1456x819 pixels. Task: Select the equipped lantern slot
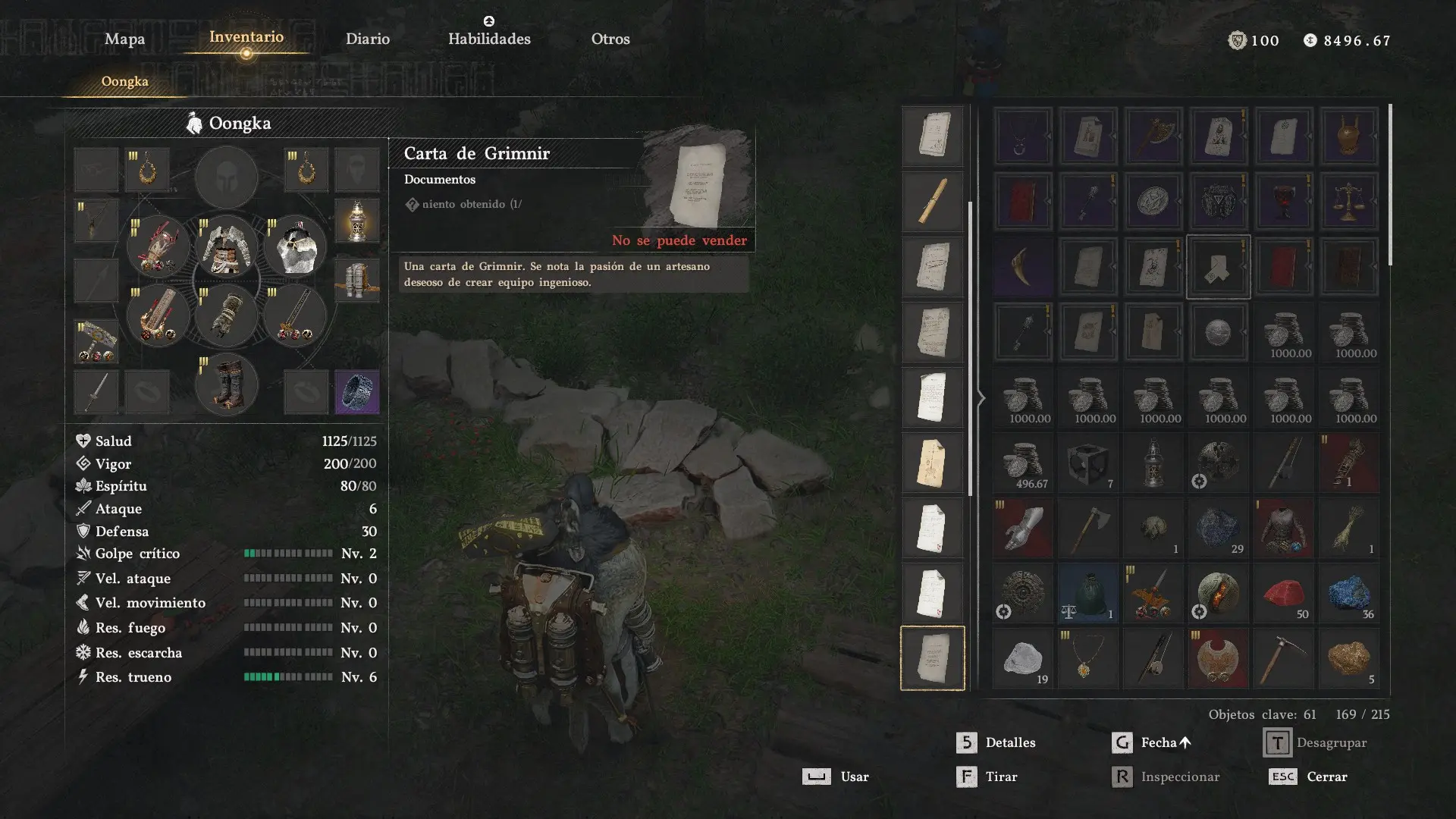click(x=356, y=221)
